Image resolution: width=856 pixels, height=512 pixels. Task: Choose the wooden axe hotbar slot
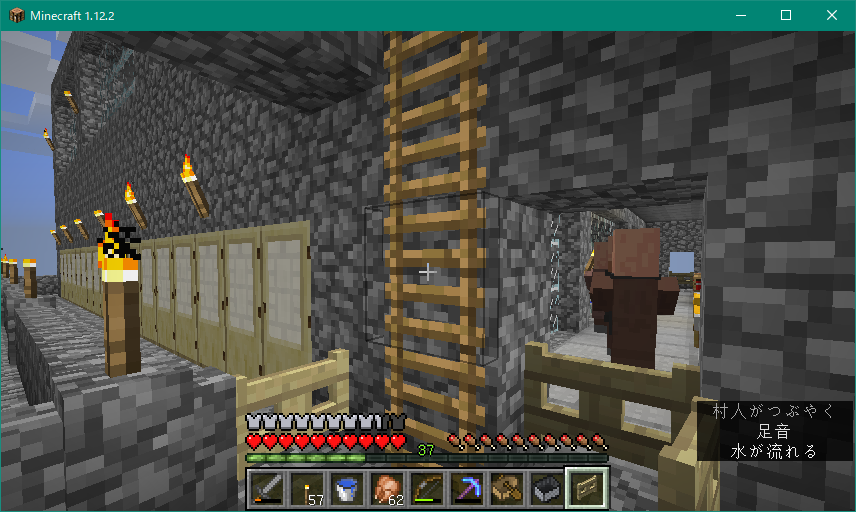507,488
